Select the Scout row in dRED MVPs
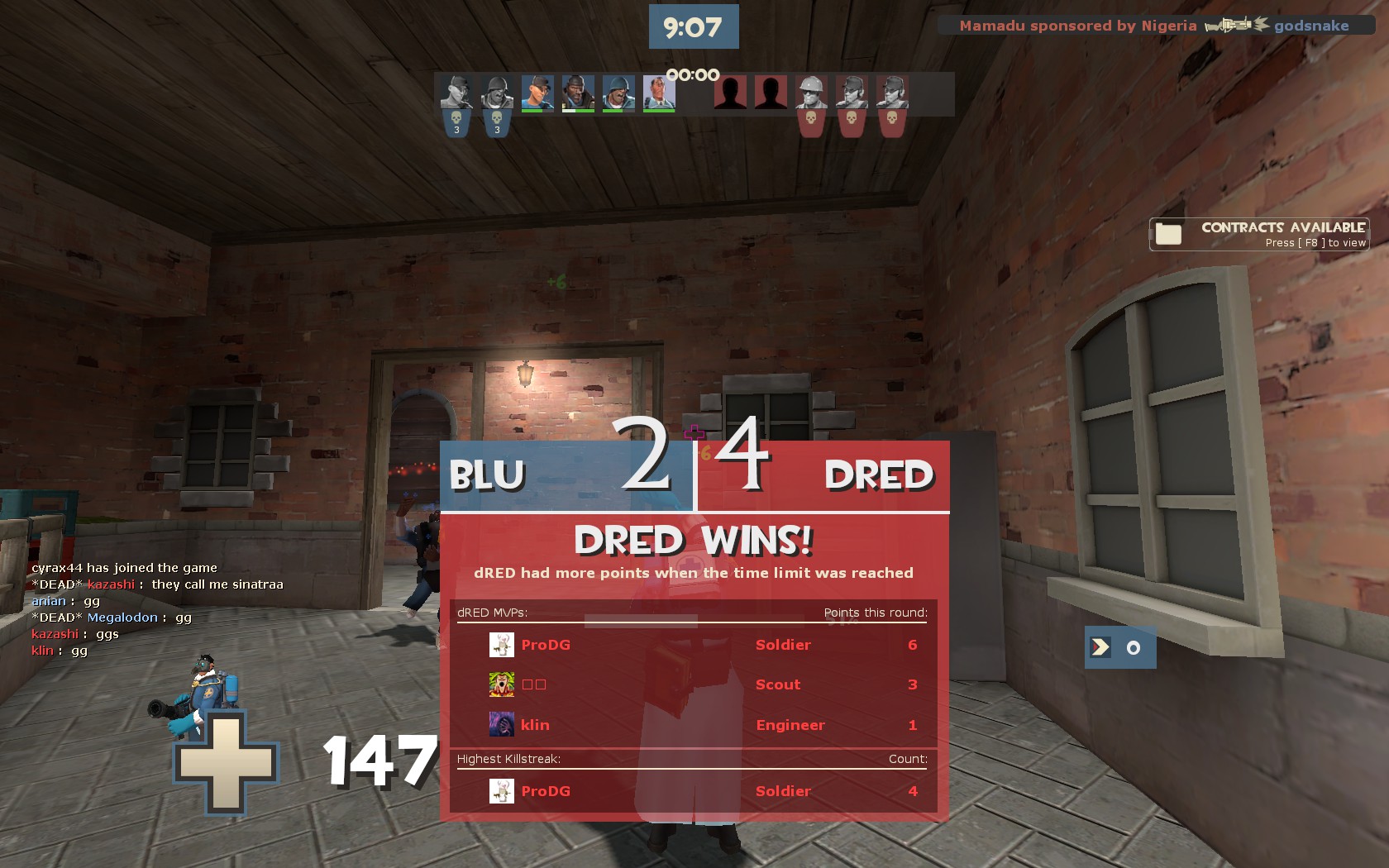This screenshot has height=868, width=1389. coord(691,684)
